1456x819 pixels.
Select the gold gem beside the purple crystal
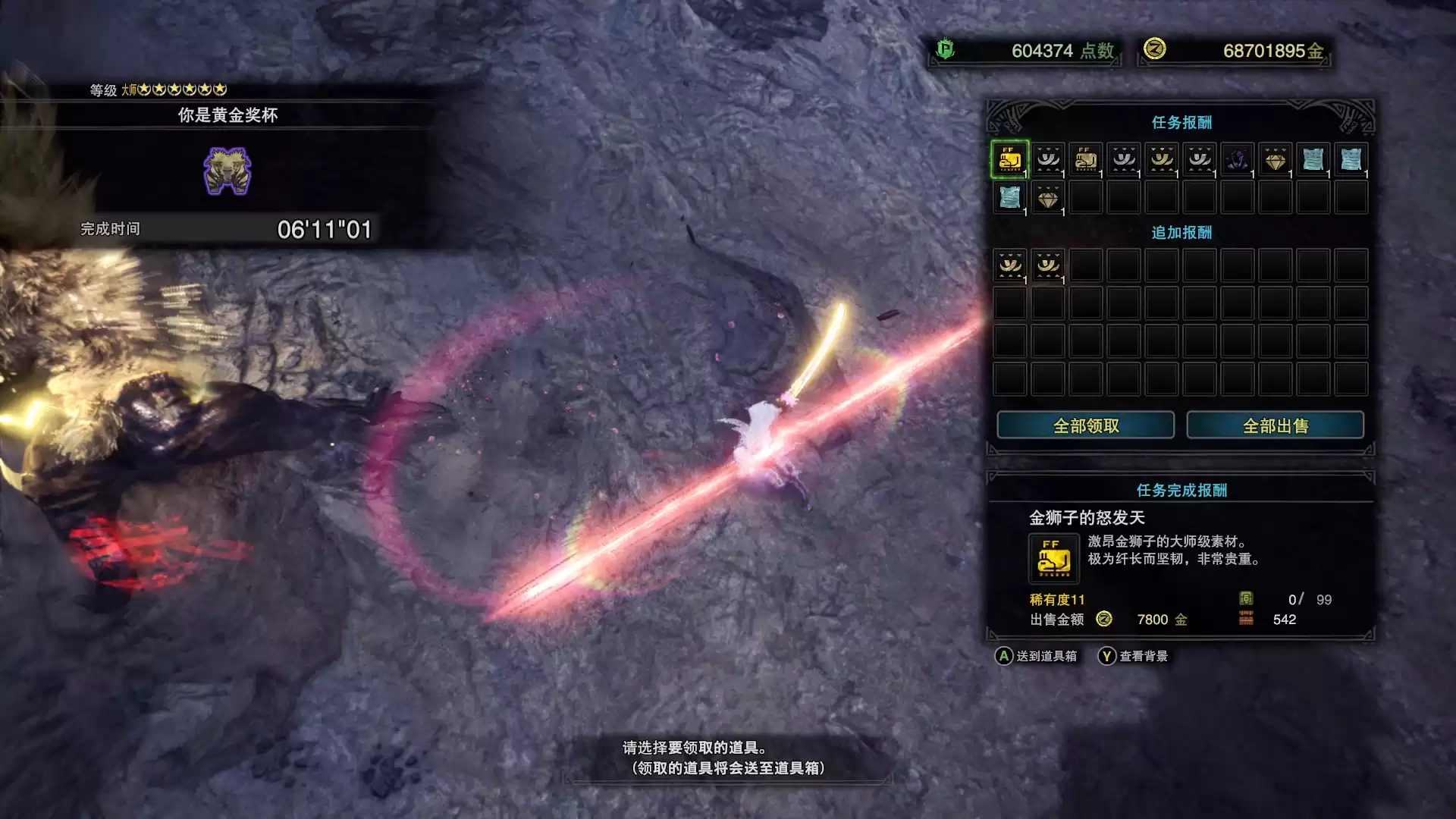point(1275,159)
